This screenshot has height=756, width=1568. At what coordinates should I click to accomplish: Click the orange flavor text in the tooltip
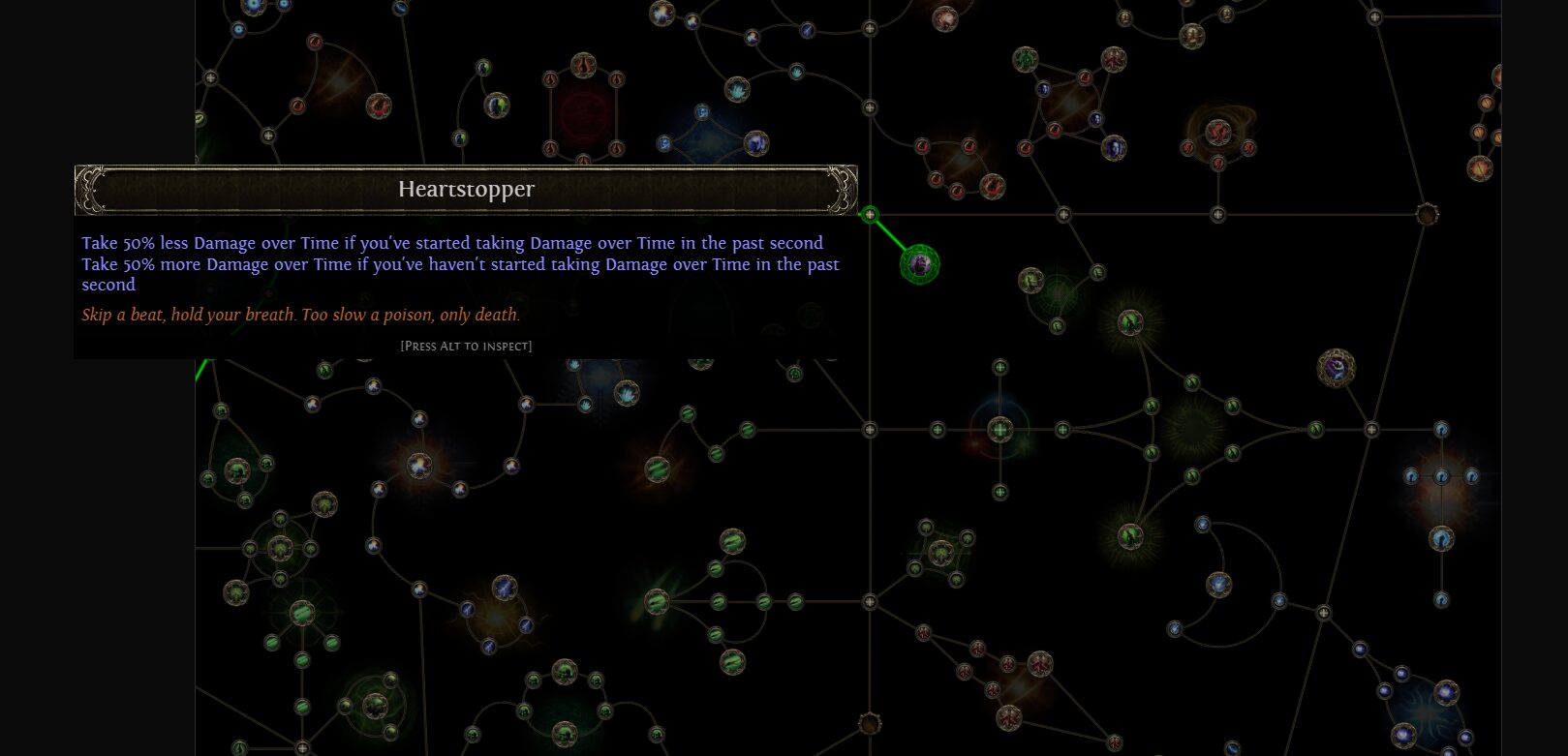(x=300, y=315)
